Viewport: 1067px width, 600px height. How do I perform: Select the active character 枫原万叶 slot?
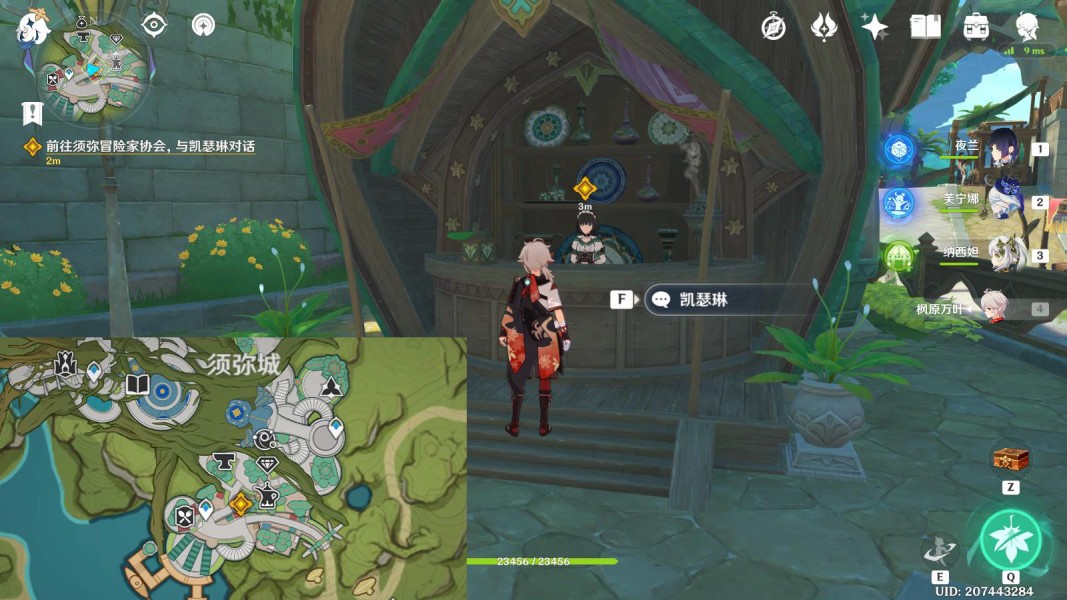[990, 308]
